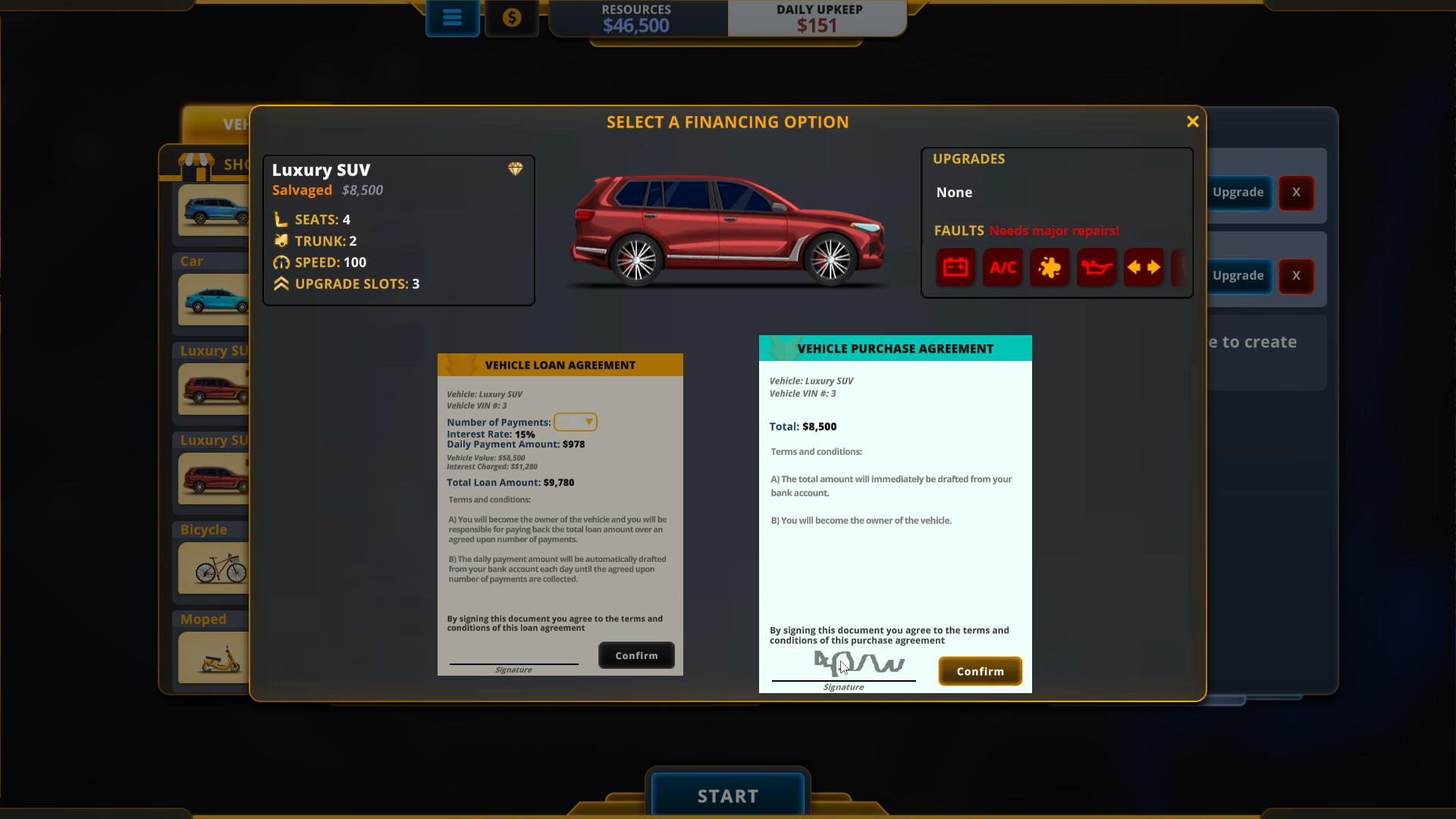Click the paint damage fault icon

(x=1050, y=267)
